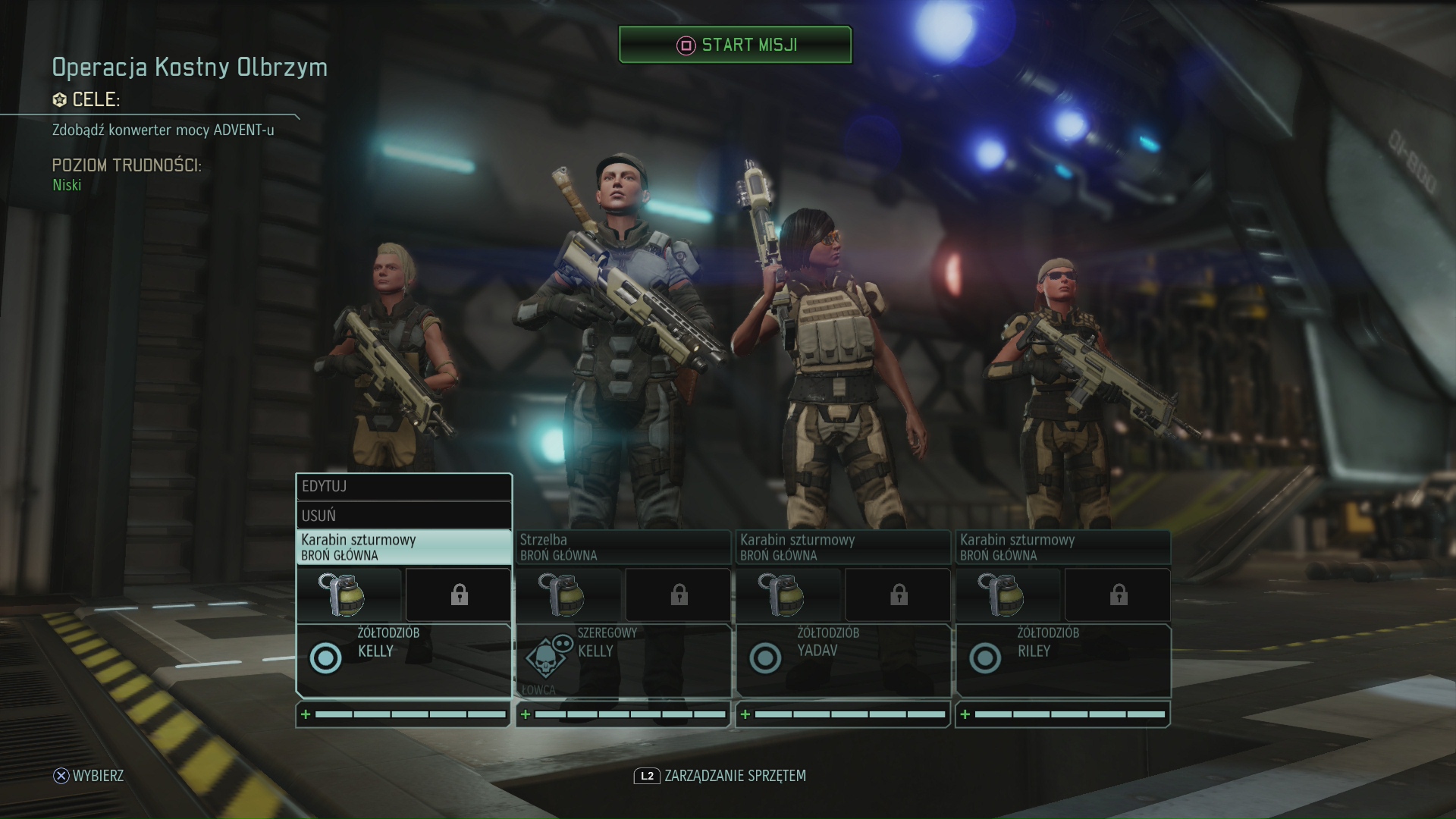1456x819 pixels.
Task: Open the Strzelba primary weapon slot
Action: [x=623, y=547]
